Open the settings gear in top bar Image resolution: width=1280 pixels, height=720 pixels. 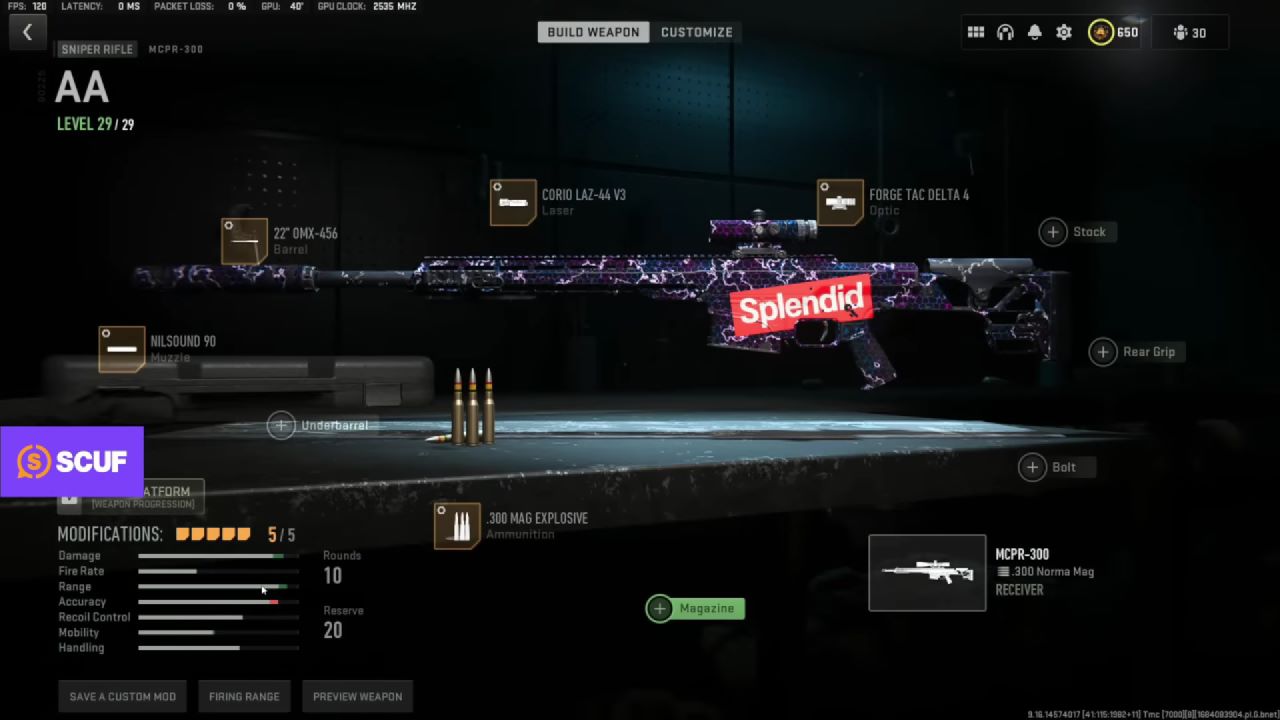(1064, 32)
